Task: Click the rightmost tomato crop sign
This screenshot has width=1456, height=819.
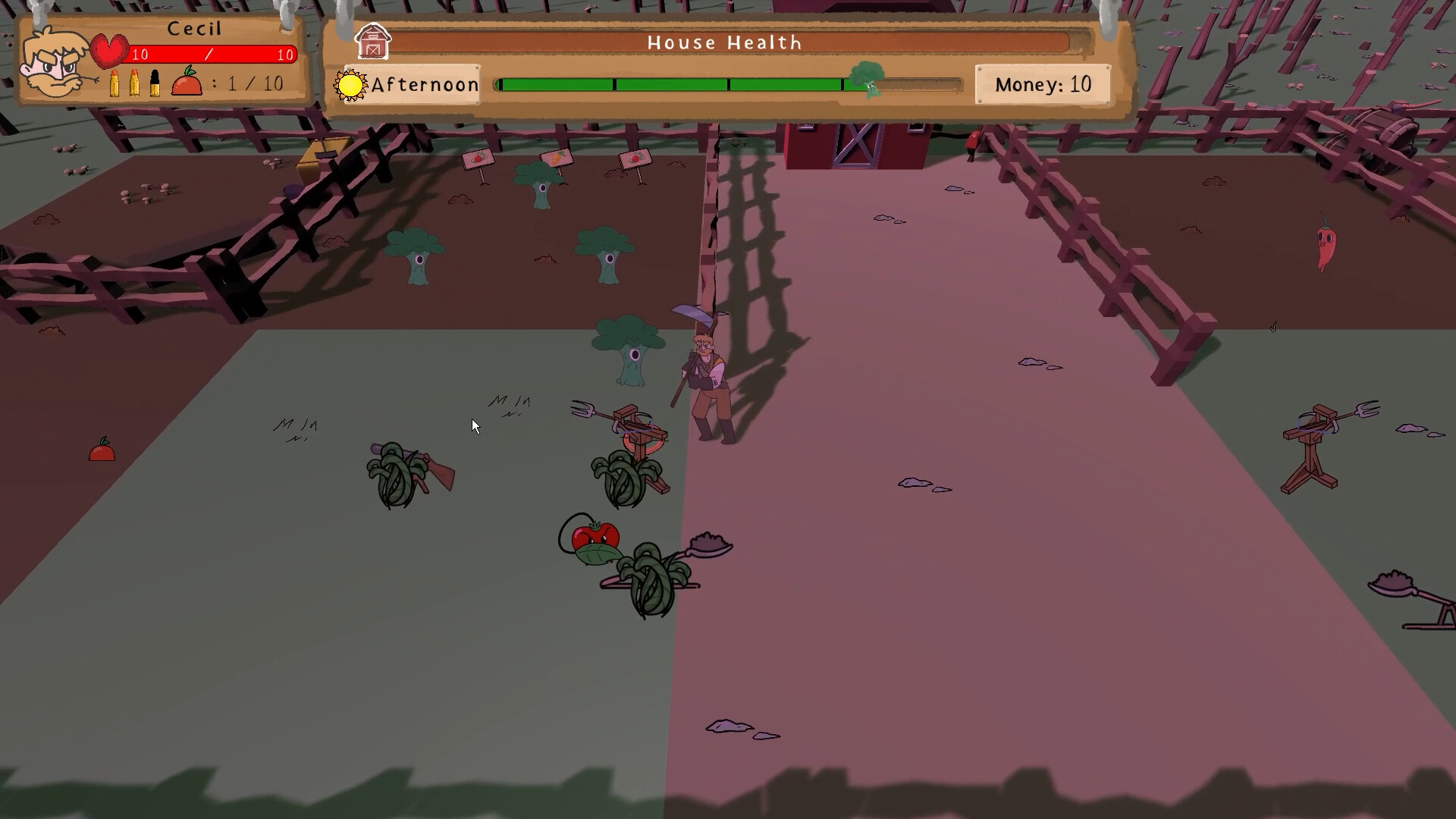Action: tap(634, 159)
